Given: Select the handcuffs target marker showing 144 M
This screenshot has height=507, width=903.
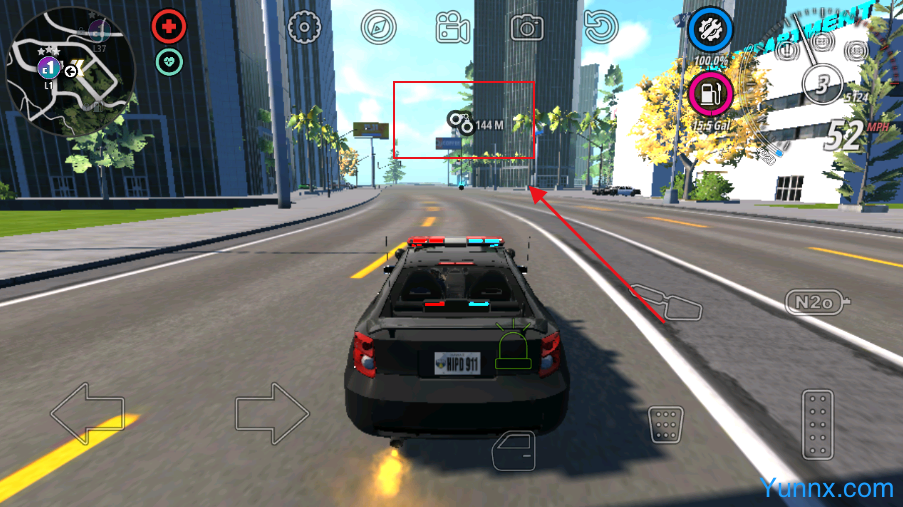Looking at the screenshot, I should point(461,123).
